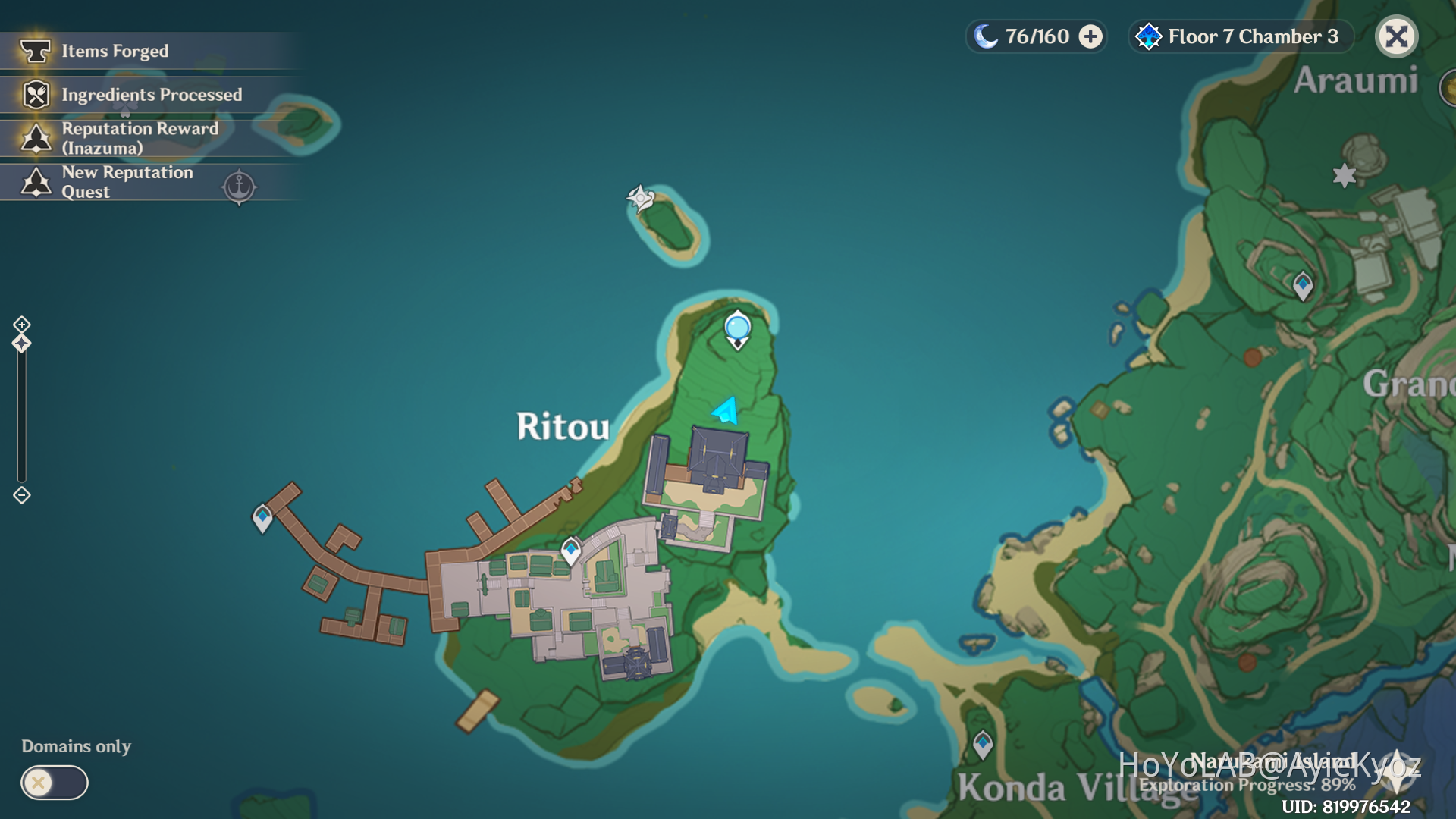Select the teleport waypoint on the Ritou pier

click(263, 516)
